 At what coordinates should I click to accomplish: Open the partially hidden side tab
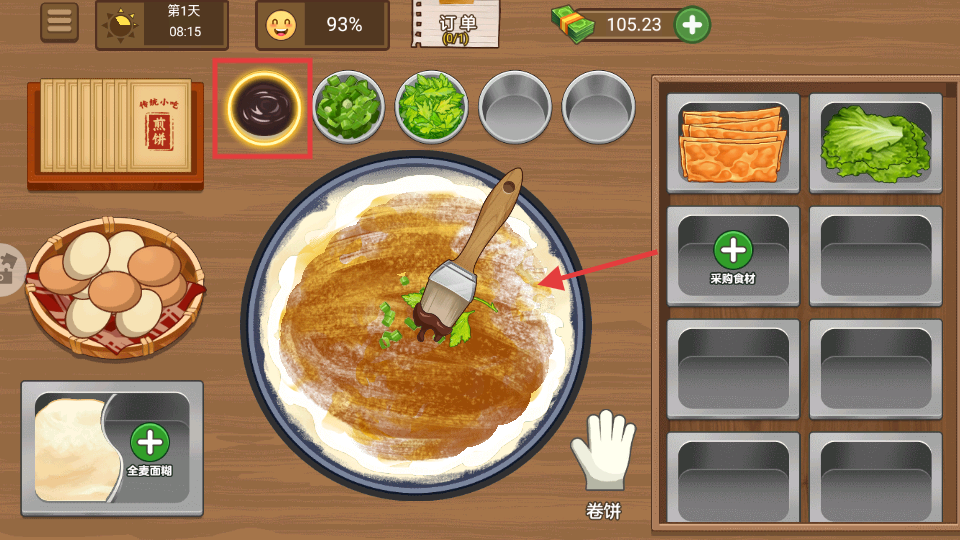tap(8, 270)
